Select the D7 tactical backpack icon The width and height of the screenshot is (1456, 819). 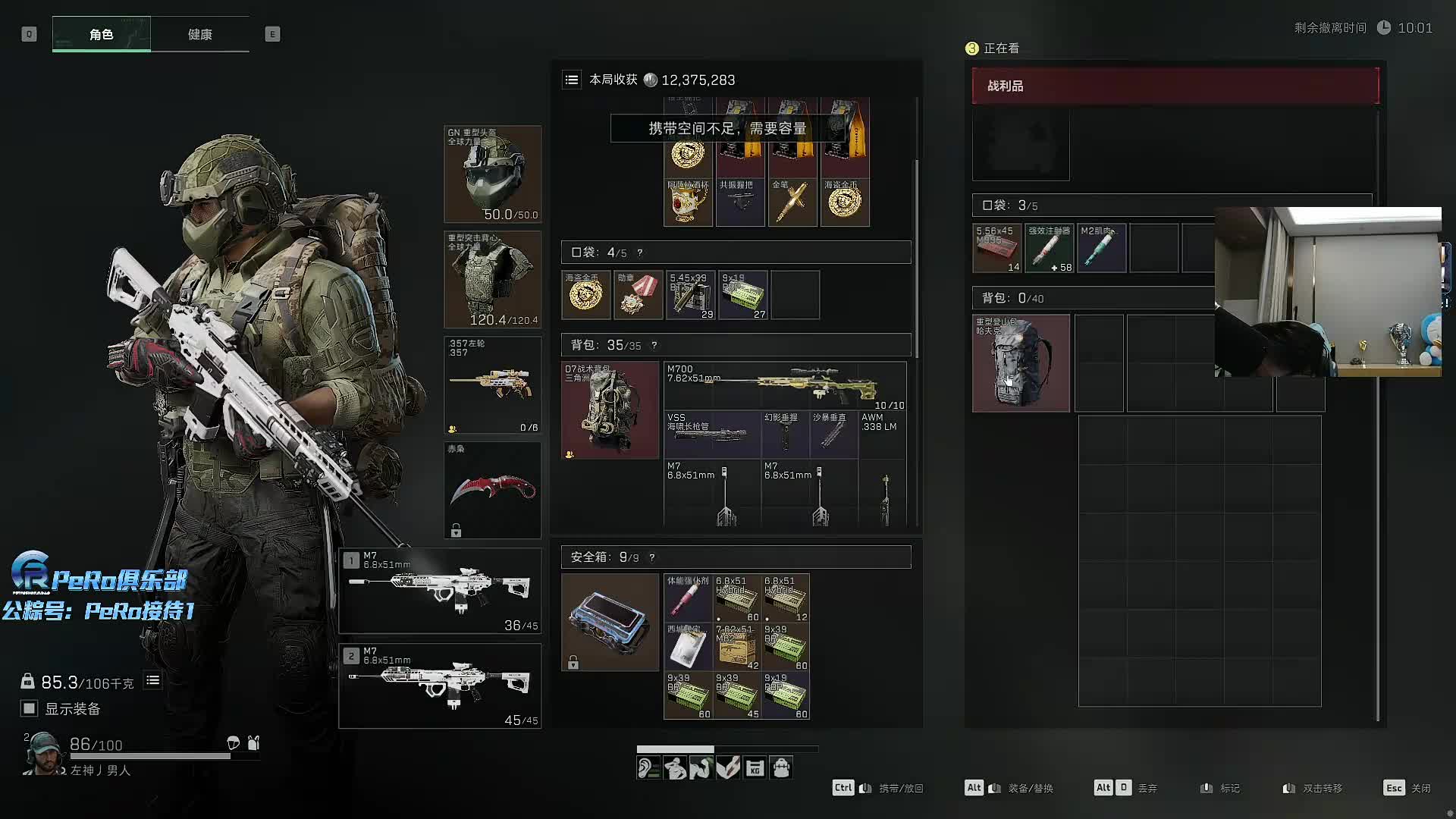pyautogui.click(x=610, y=409)
